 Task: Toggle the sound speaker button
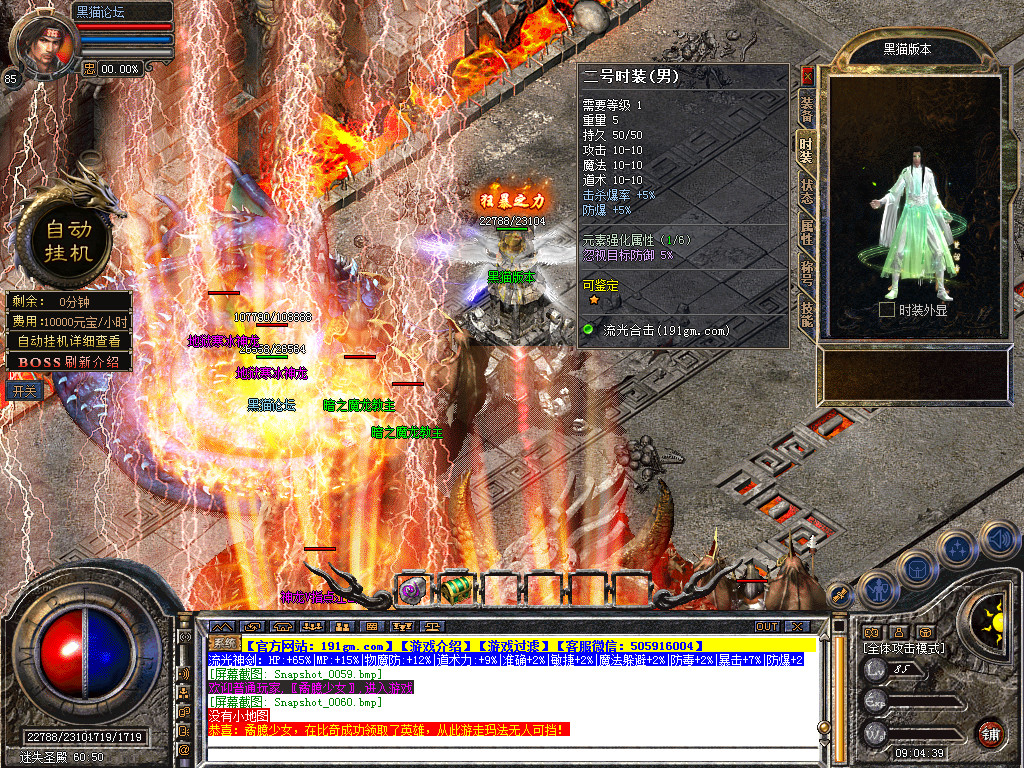tap(998, 540)
